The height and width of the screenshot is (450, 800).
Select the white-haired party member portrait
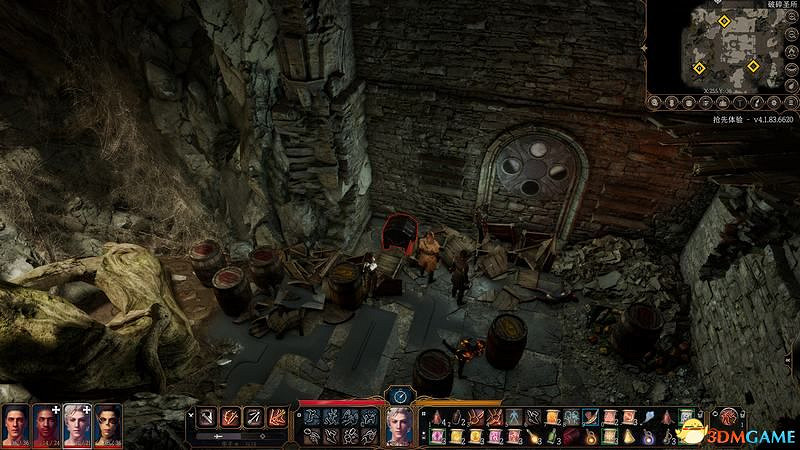click(x=77, y=424)
